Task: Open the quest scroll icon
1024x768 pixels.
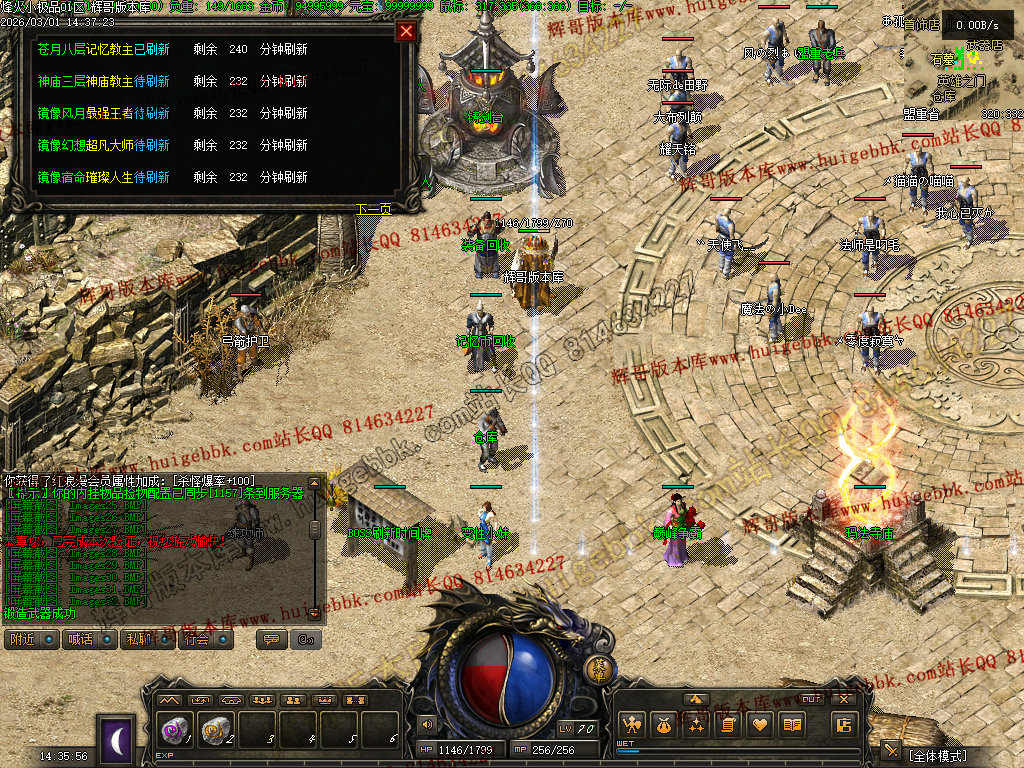Action: coord(728,725)
